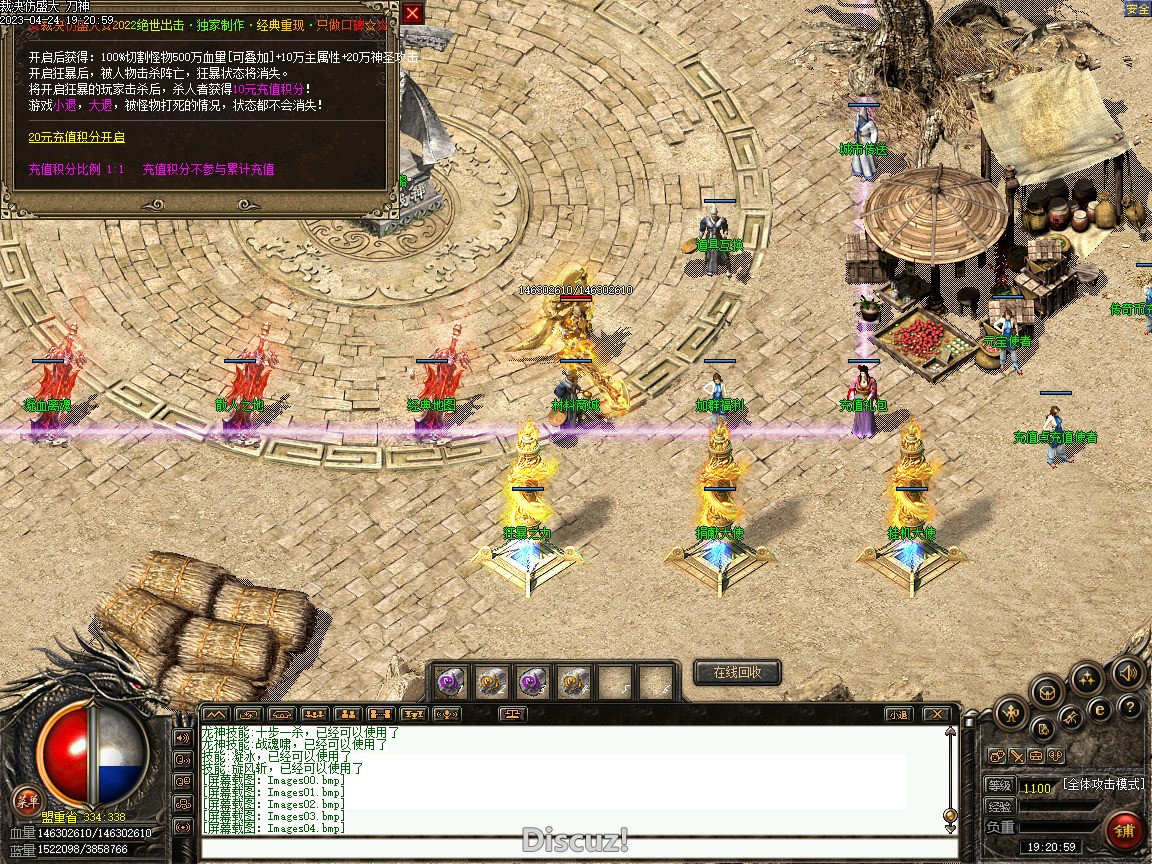Click the 在线回收 button
This screenshot has height=864, width=1152.
pos(737,672)
